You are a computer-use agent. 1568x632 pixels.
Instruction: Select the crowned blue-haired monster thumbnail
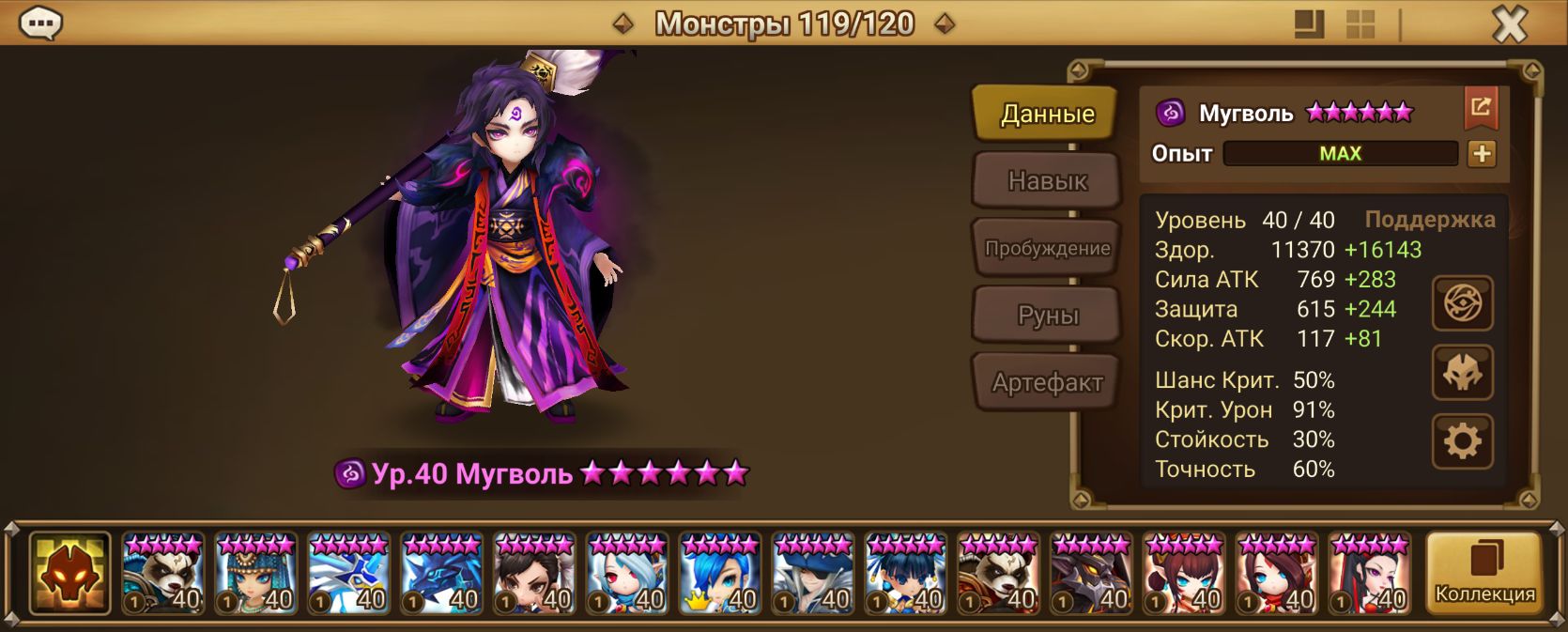coord(720,573)
